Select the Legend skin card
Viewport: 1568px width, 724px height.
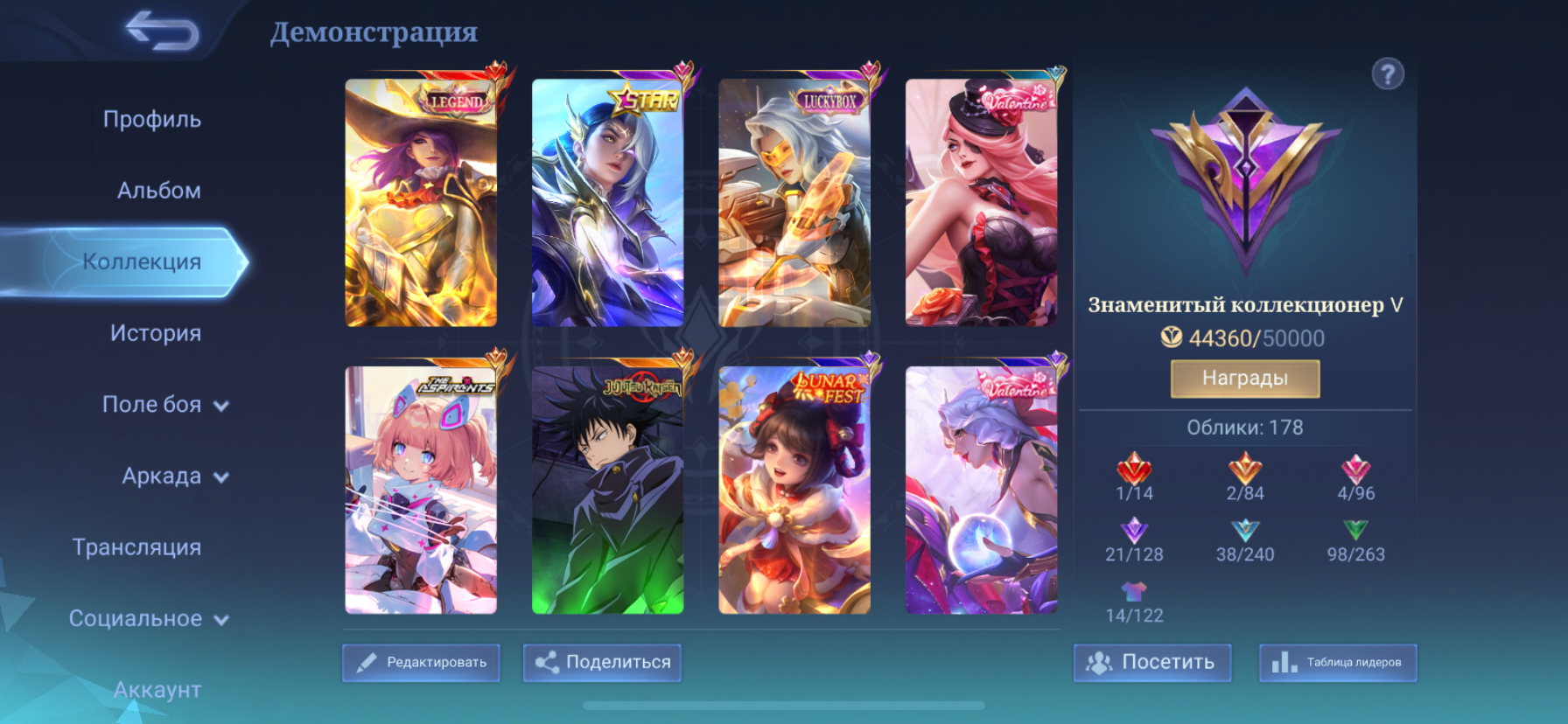[x=421, y=203]
